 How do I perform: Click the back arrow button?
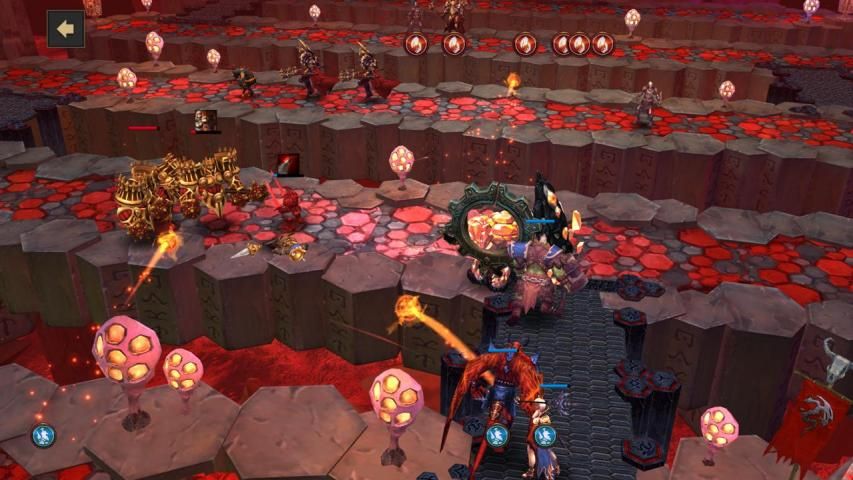pos(65,29)
